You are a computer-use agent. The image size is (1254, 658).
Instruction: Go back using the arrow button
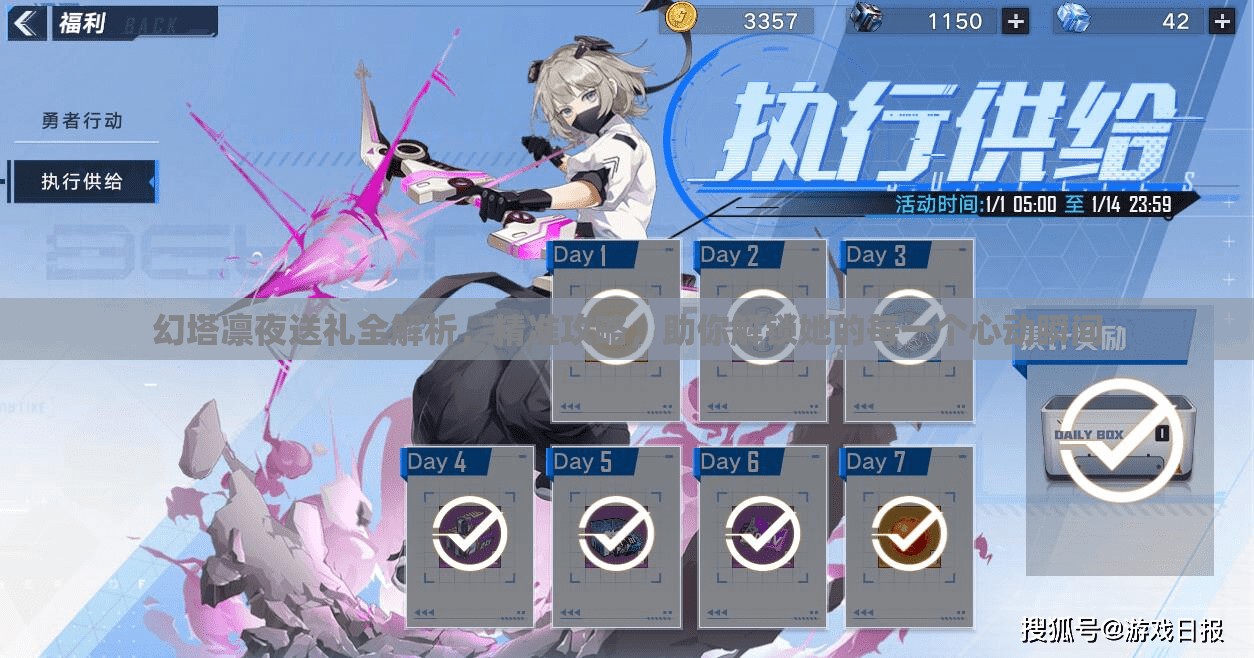point(26,22)
